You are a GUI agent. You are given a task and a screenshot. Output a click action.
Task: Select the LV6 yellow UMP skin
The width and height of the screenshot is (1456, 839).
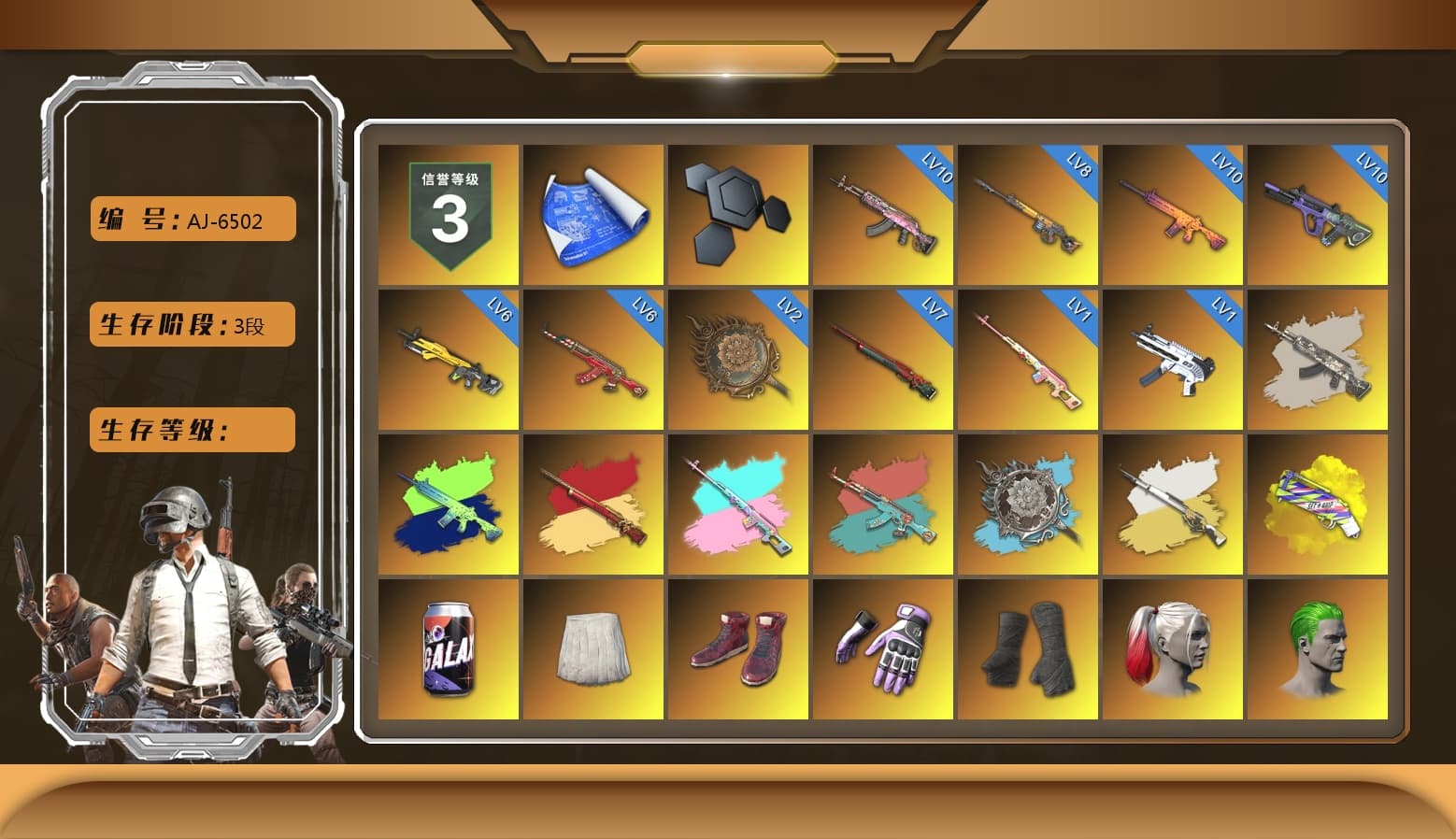click(446, 360)
